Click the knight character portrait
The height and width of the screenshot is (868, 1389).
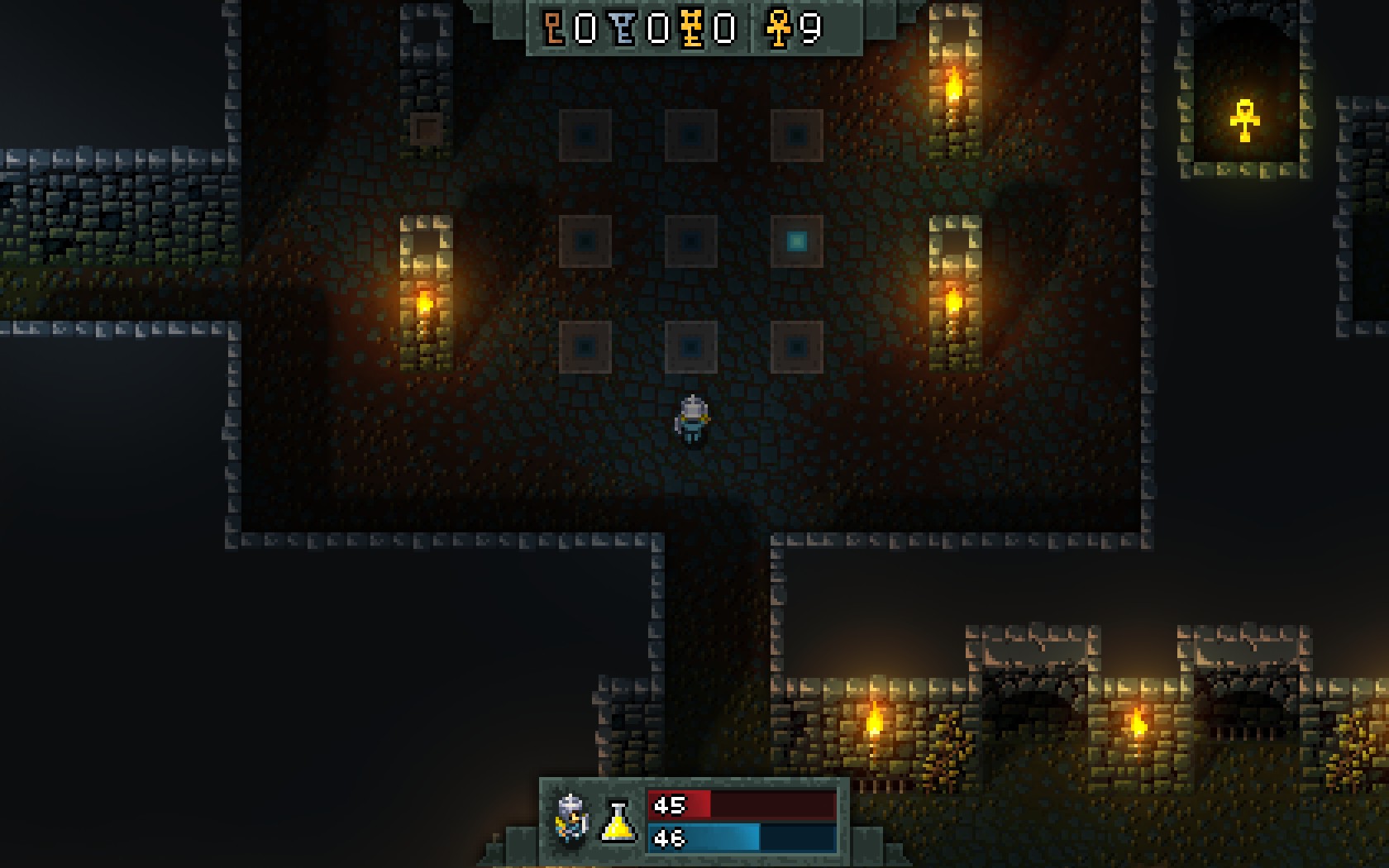click(572, 818)
